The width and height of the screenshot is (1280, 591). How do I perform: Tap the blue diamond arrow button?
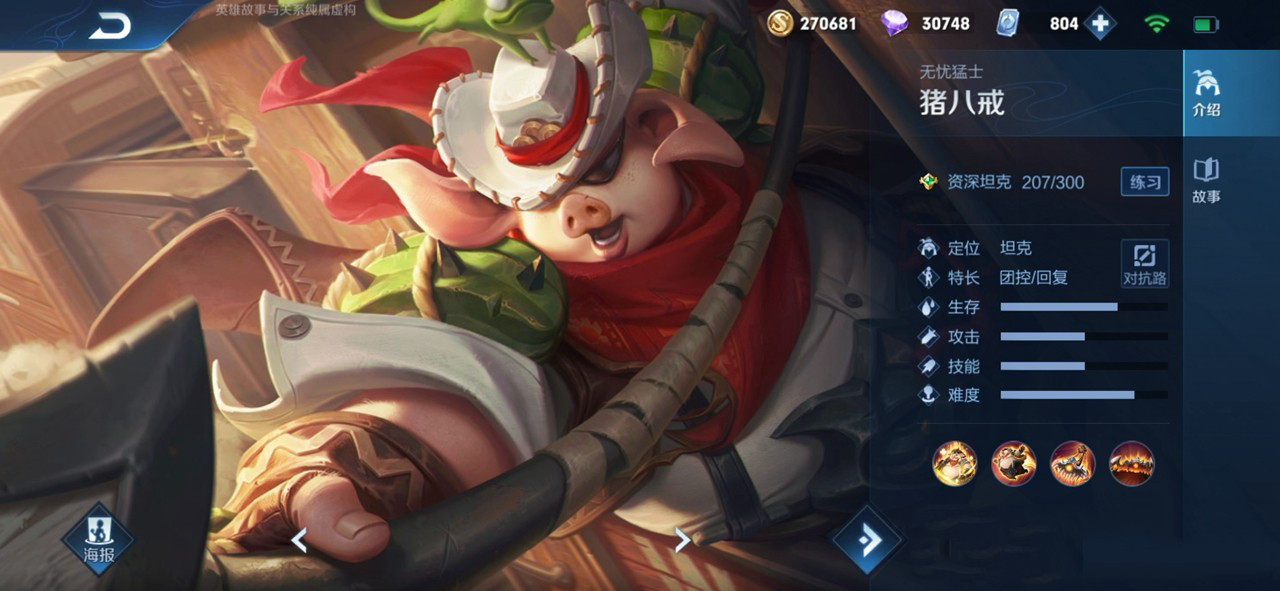click(x=867, y=540)
